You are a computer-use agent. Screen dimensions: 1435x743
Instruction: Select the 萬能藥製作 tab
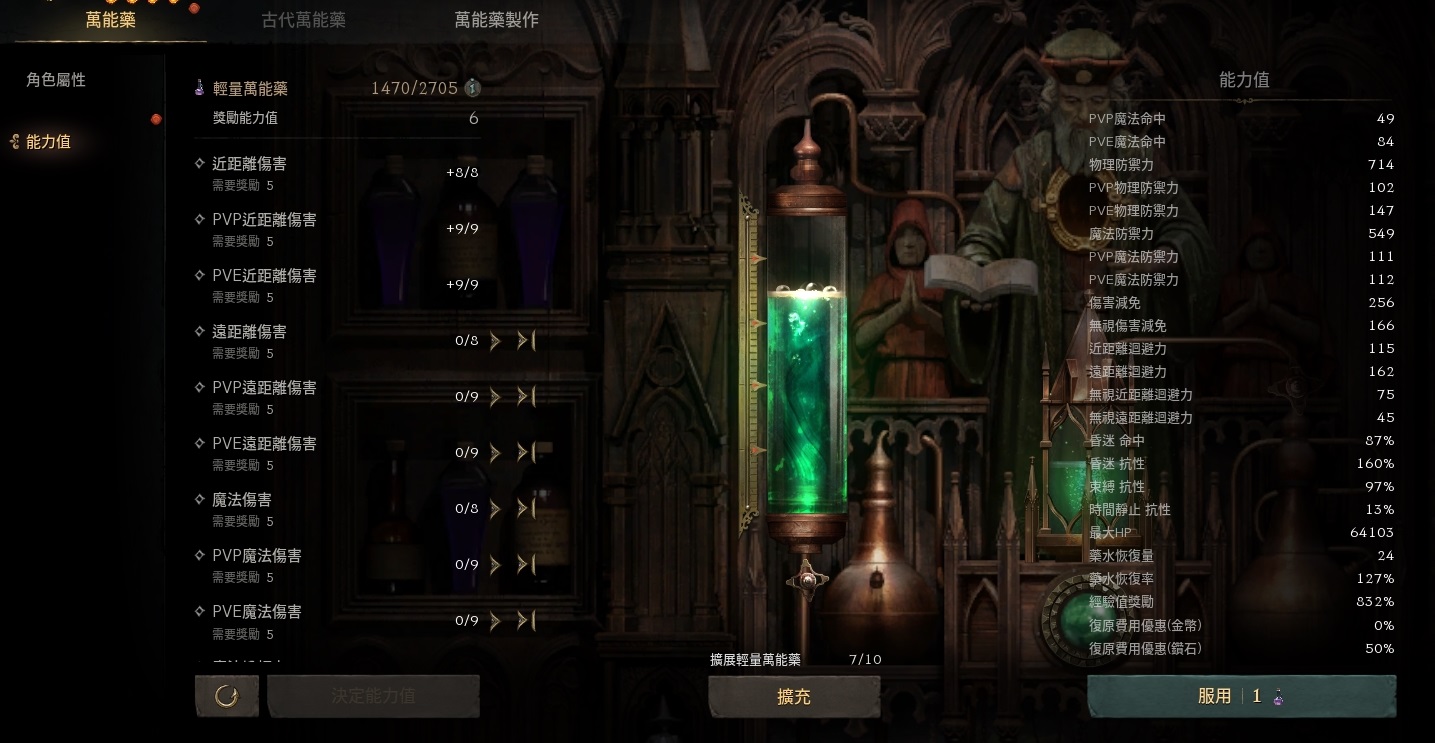click(x=496, y=20)
